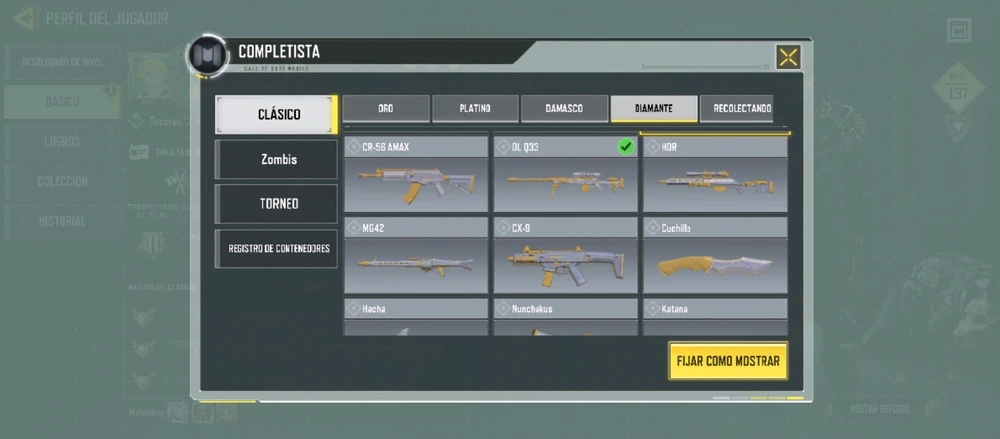Choose the CX-9 weapon card

[565, 256]
